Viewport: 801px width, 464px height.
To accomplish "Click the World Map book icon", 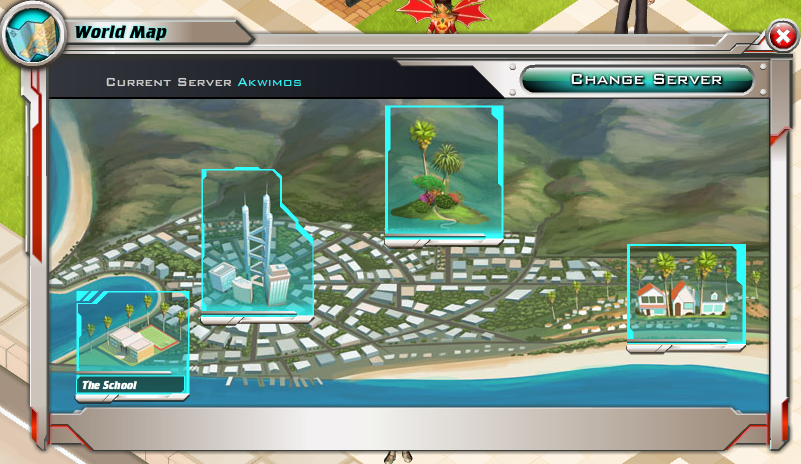I will click(x=31, y=34).
